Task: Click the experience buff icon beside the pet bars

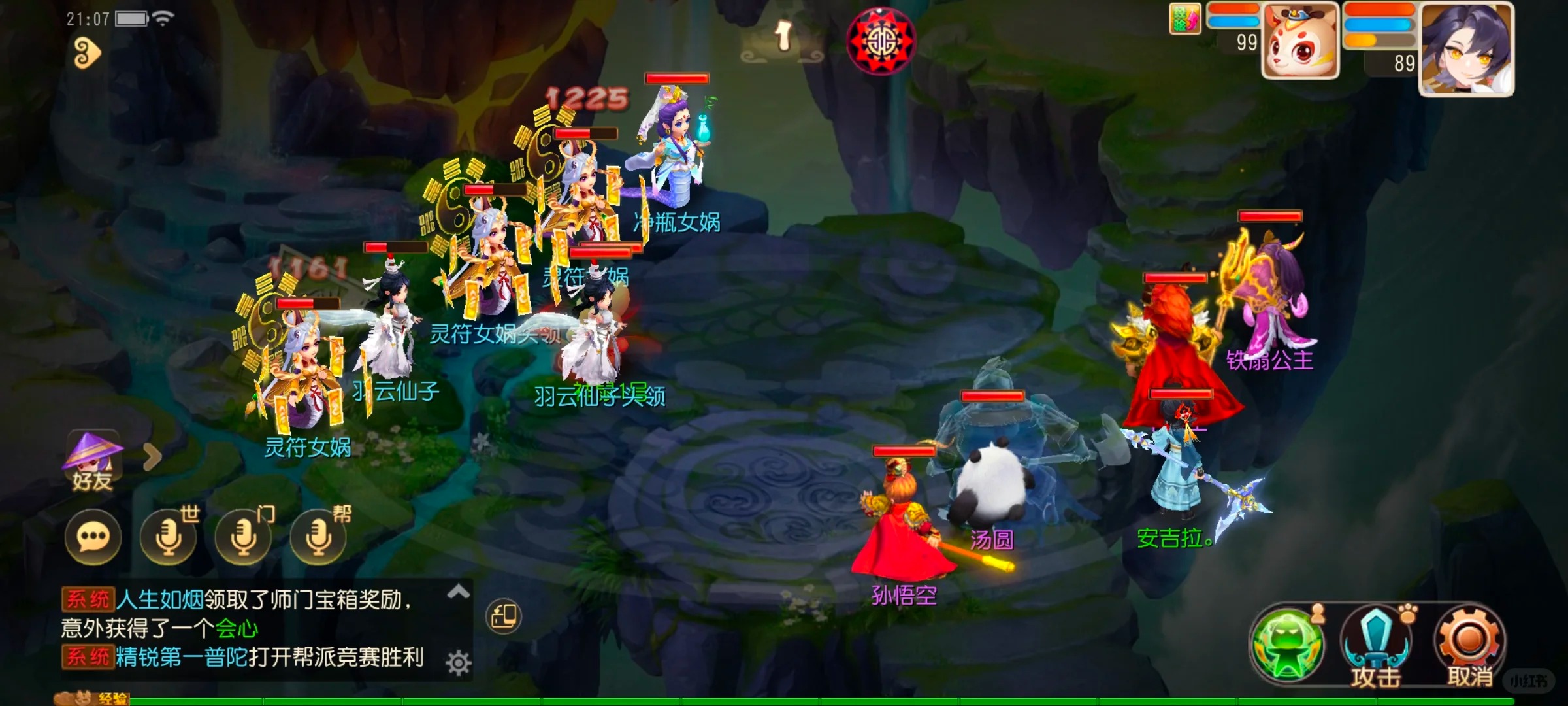Action: [x=1184, y=19]
